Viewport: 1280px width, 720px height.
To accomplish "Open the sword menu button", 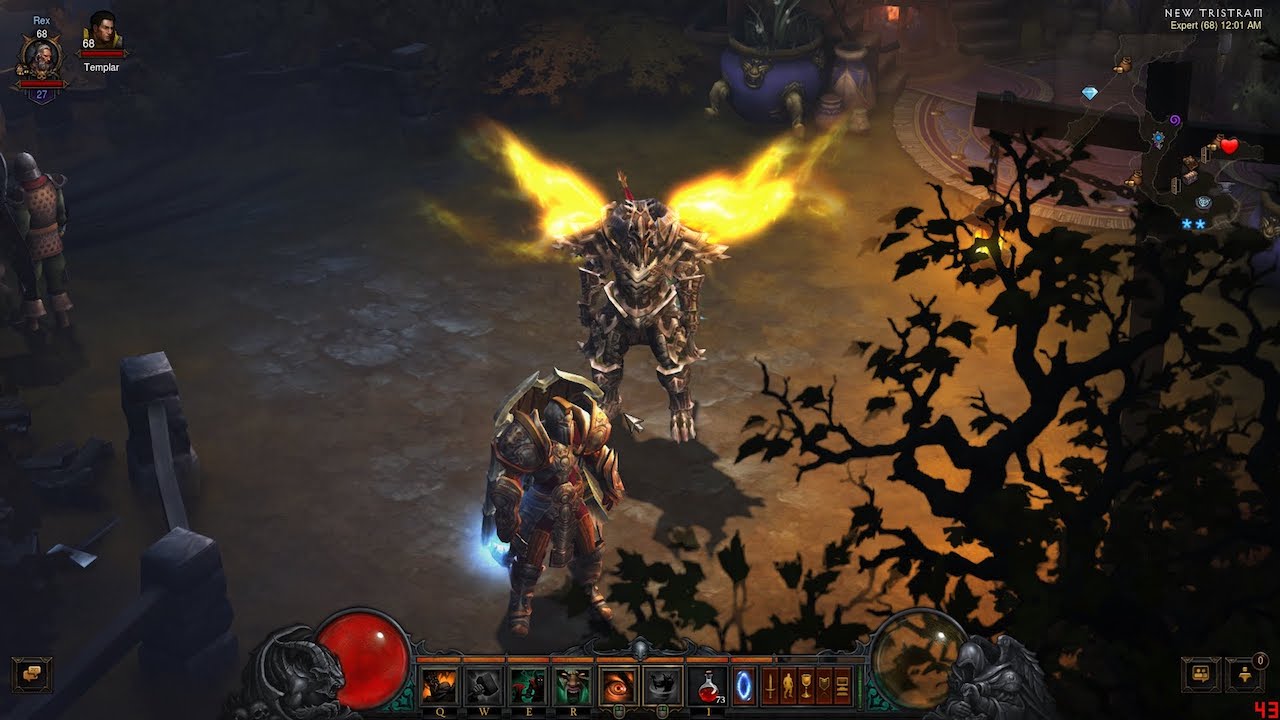I will (771, 687).
